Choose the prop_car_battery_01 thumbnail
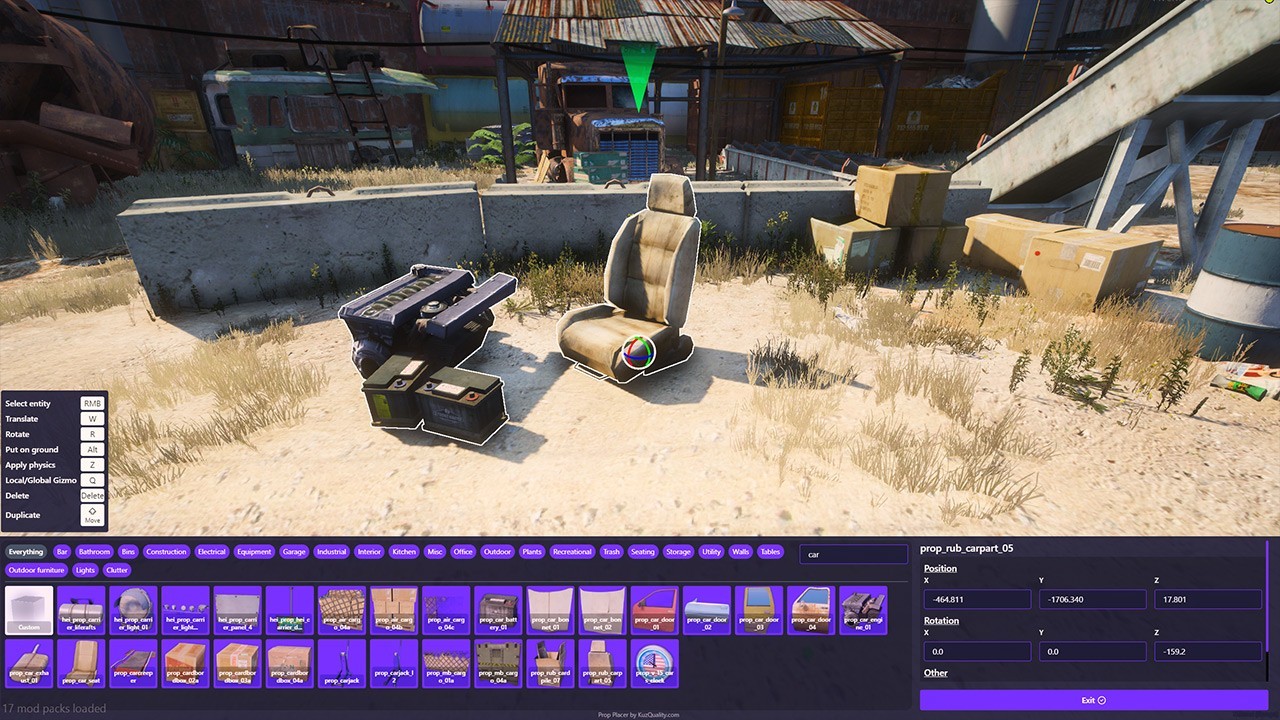1280x720 pixels. 497,610
